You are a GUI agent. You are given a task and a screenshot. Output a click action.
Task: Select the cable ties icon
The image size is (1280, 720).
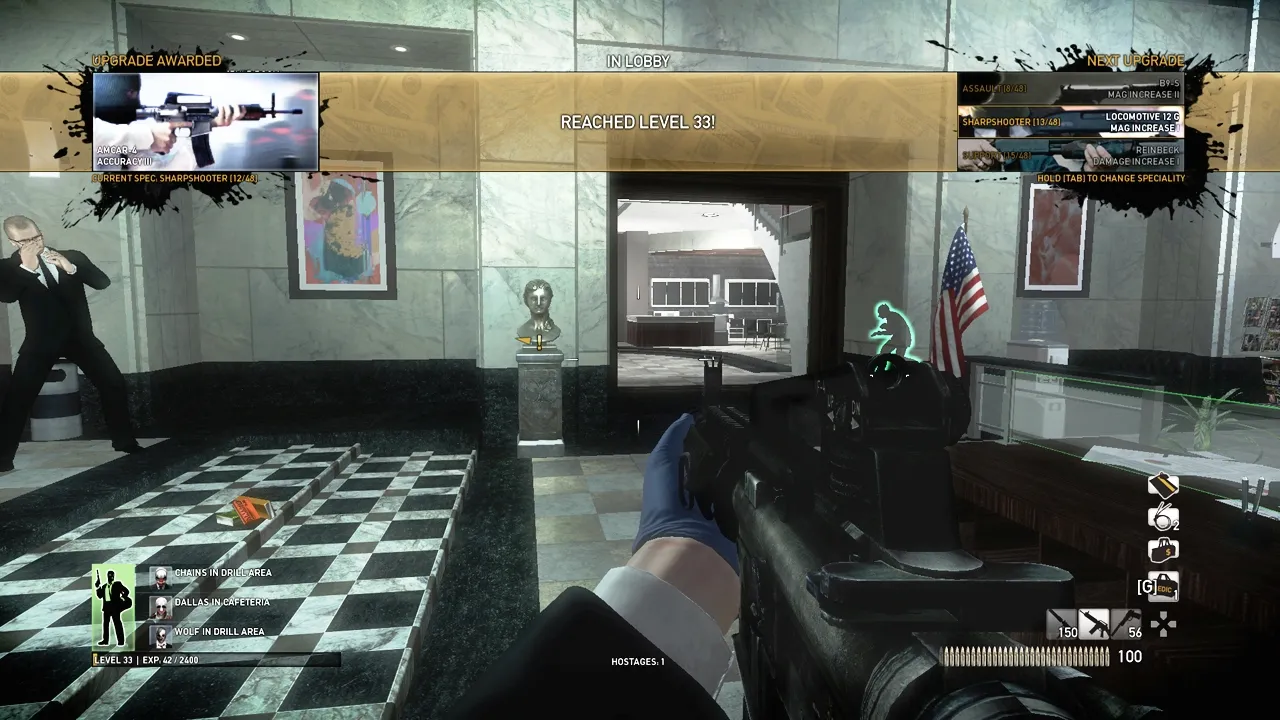point(1161,515)
